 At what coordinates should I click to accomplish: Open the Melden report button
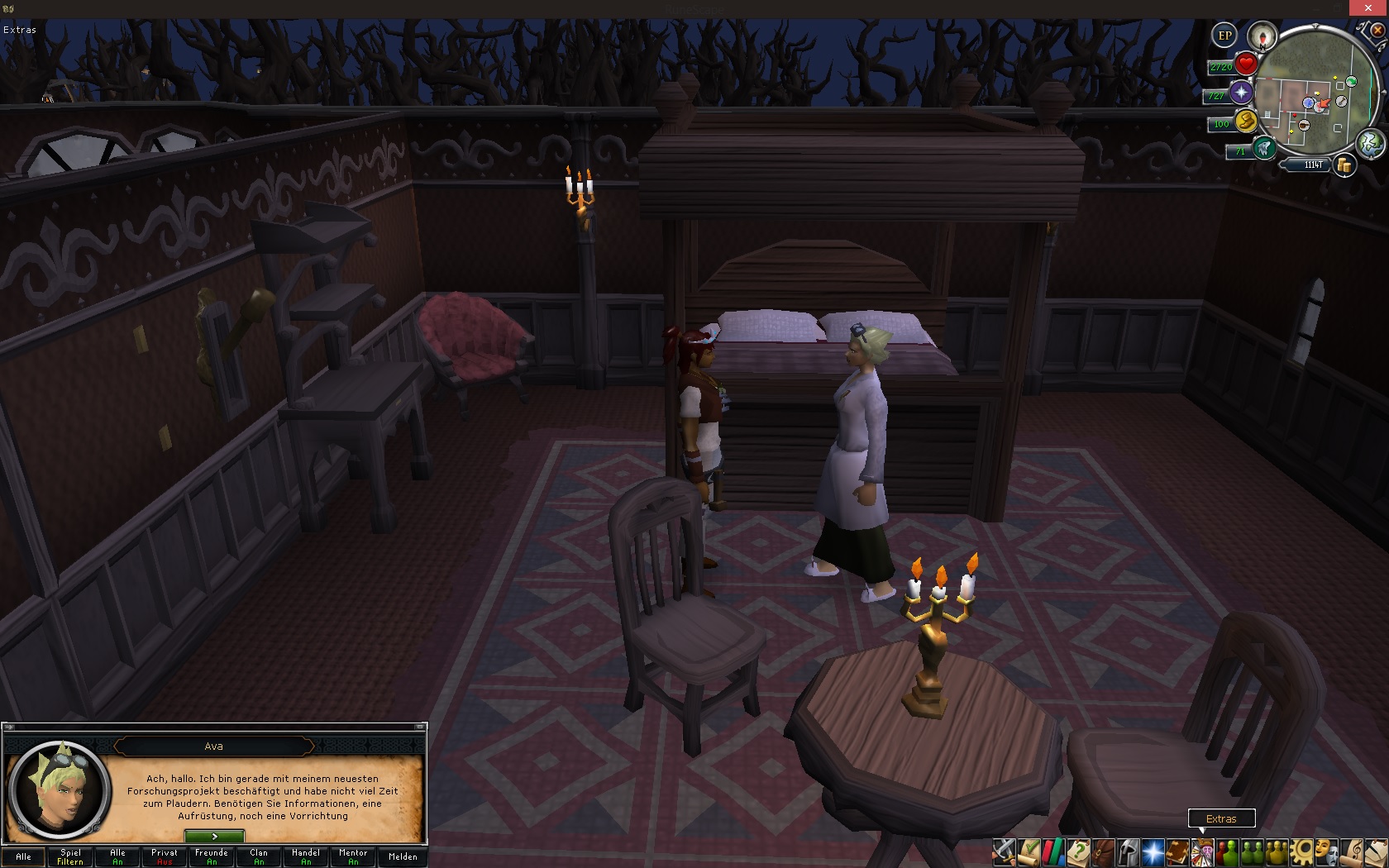(403, 856)
